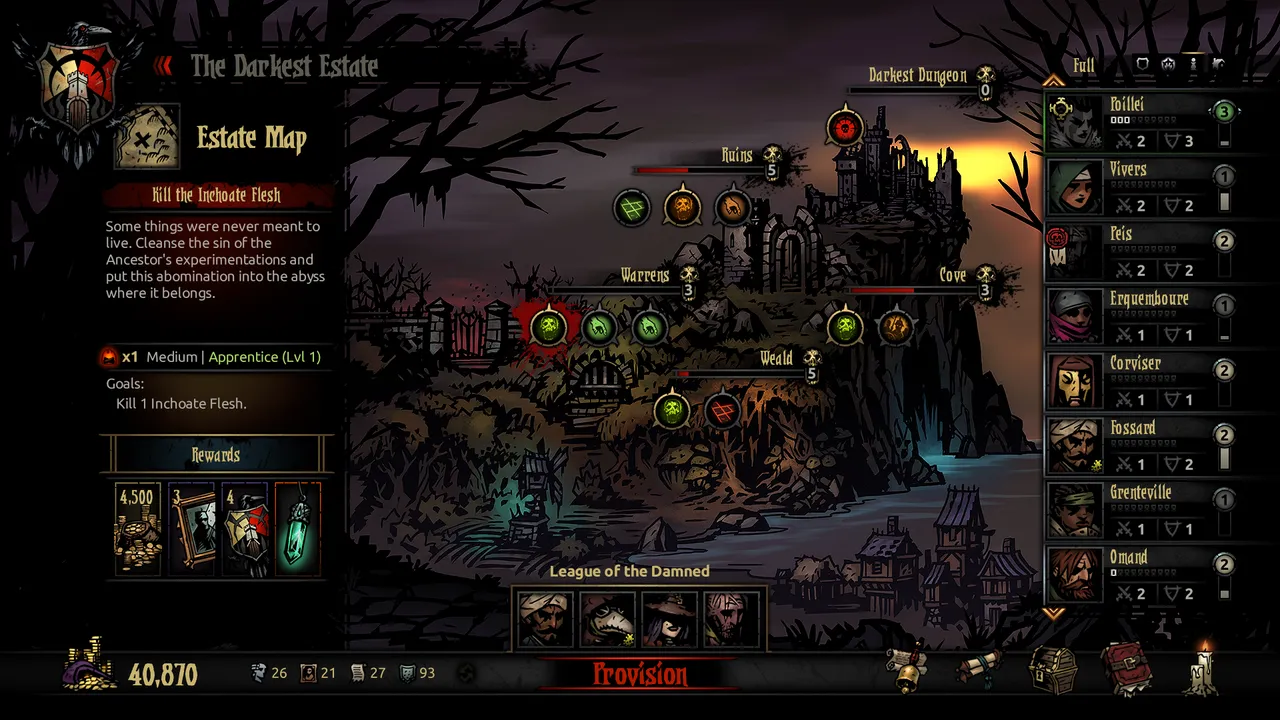Select the Weald green skull mission
The image size is (1280, 720).
click(672, 409)
